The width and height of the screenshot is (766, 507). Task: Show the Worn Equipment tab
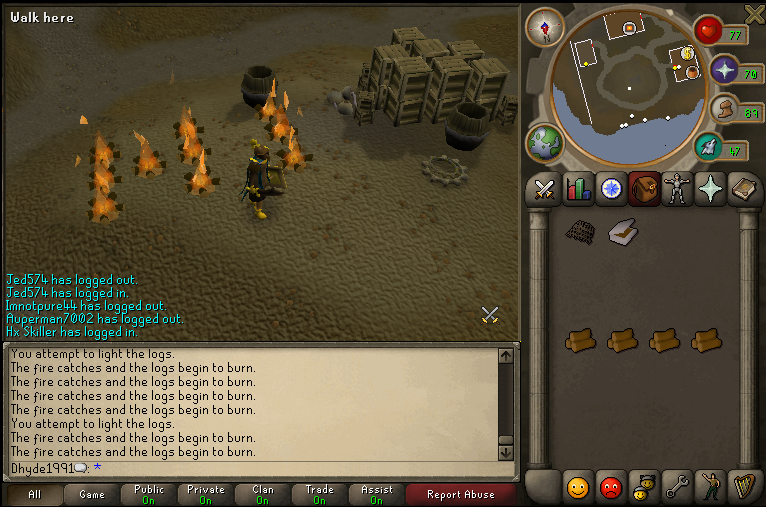[678, 189]
